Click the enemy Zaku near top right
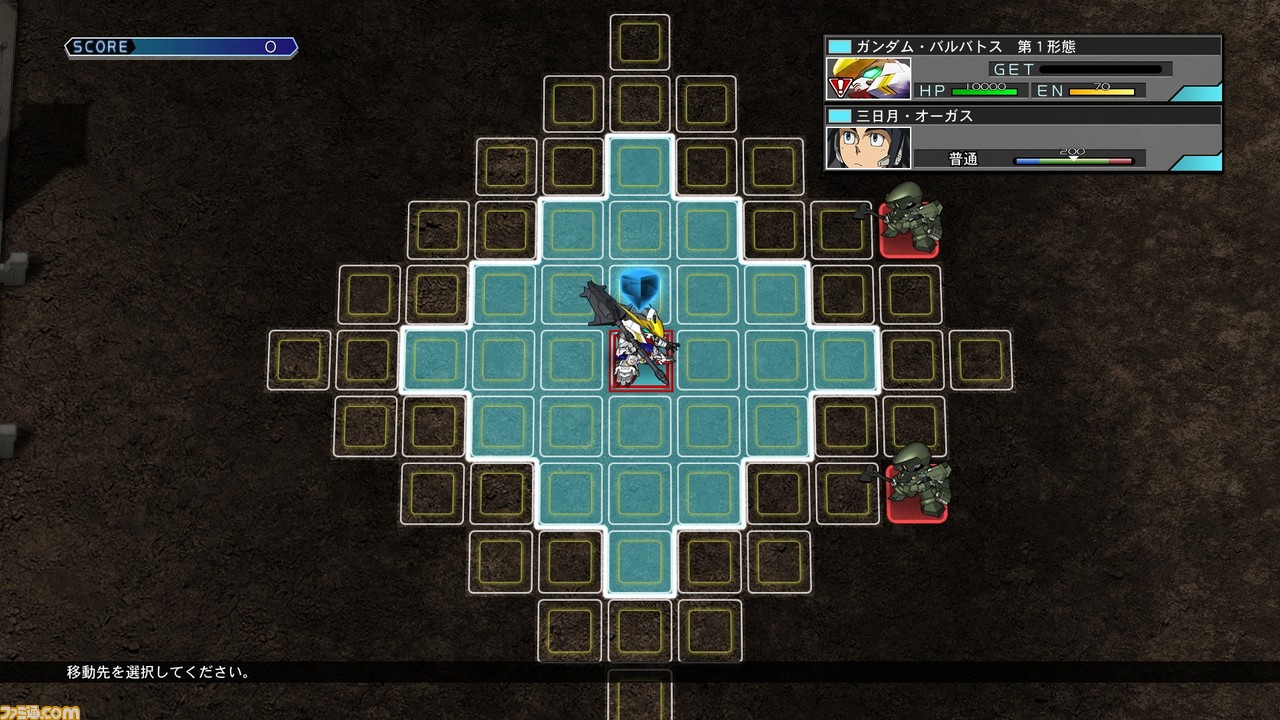1280x720 pixels. click(912, 221)
